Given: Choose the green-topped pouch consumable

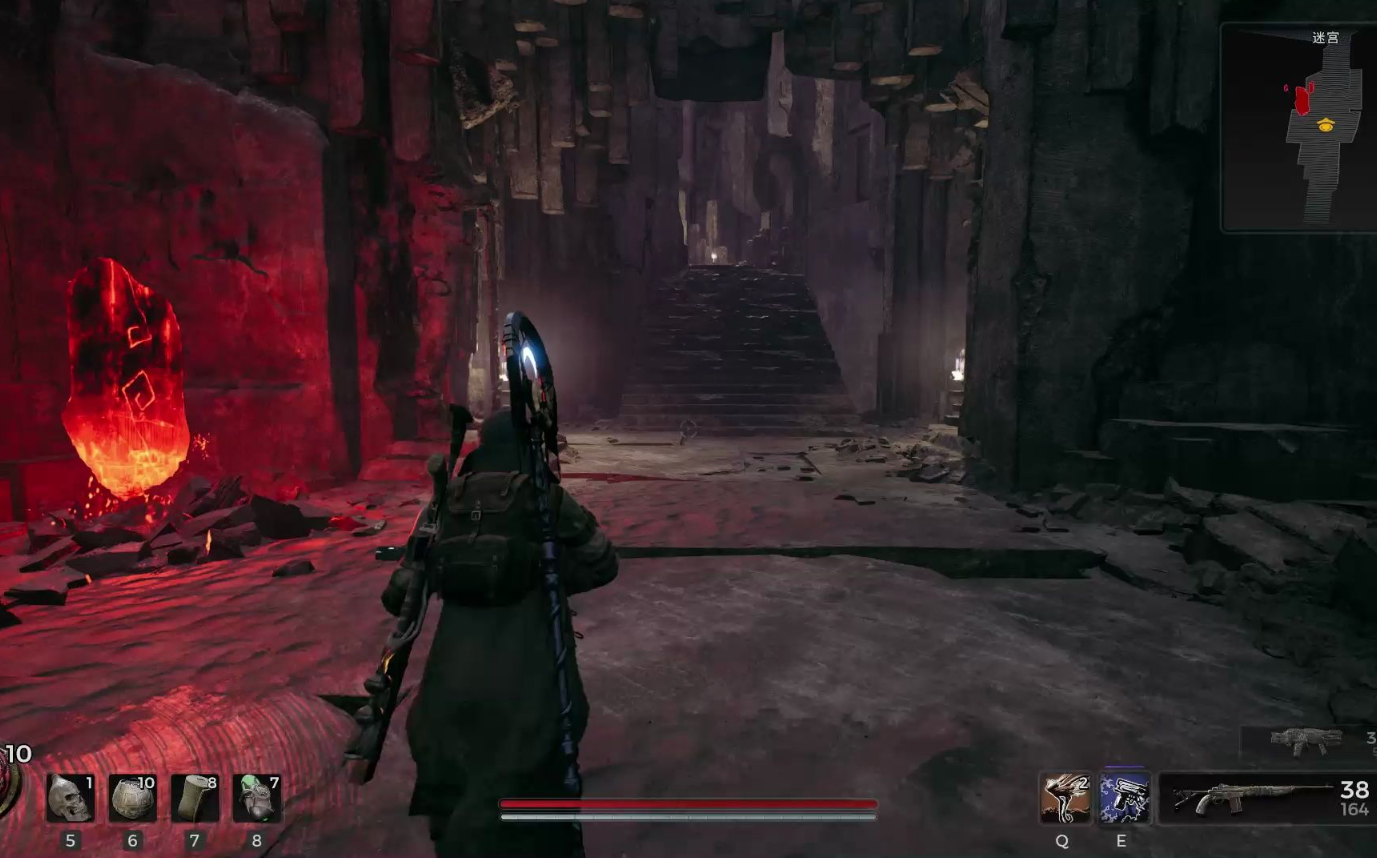Looking at the screenshot, I should [x=256, y=798].
